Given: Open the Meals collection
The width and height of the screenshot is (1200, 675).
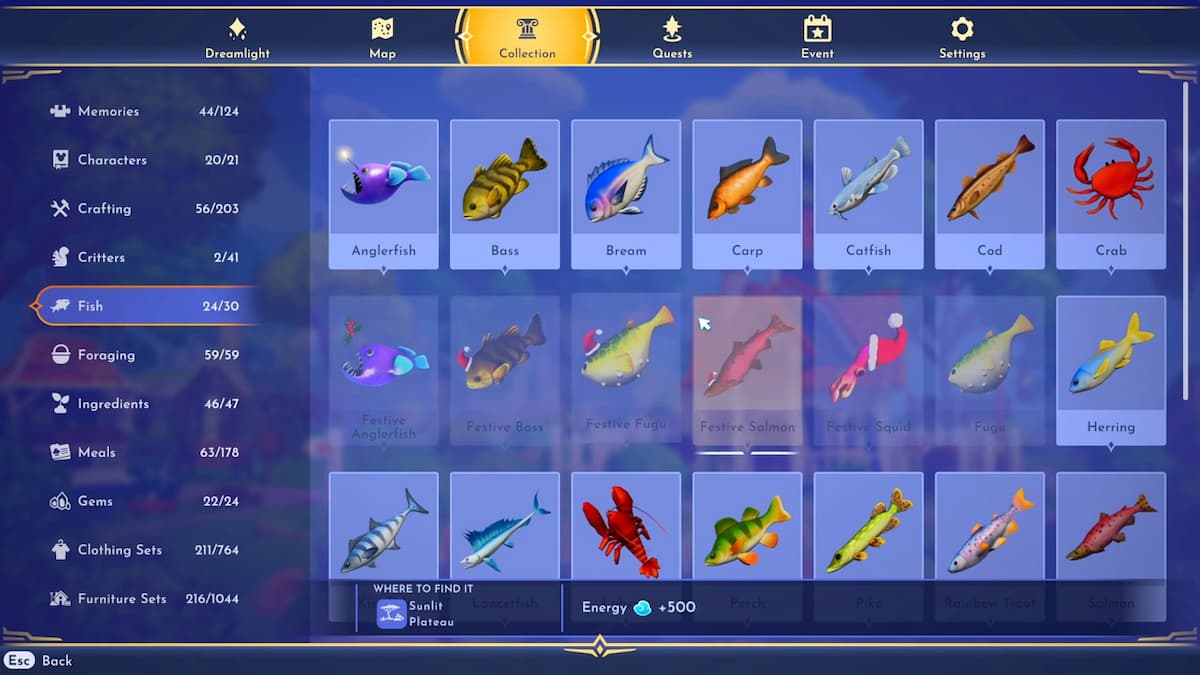Looking at the screenshot, I should (x=145, y=452).
